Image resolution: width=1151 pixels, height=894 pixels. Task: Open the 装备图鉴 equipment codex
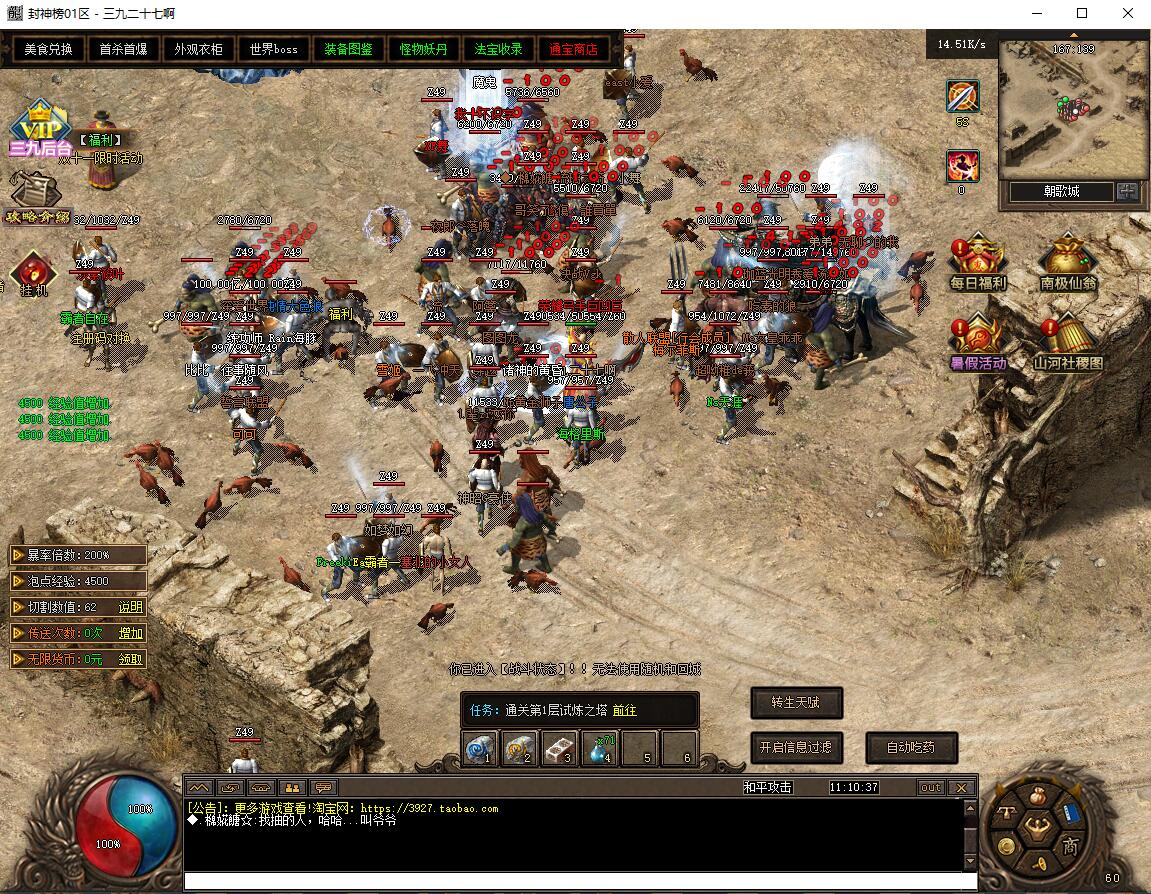point(348,49)
